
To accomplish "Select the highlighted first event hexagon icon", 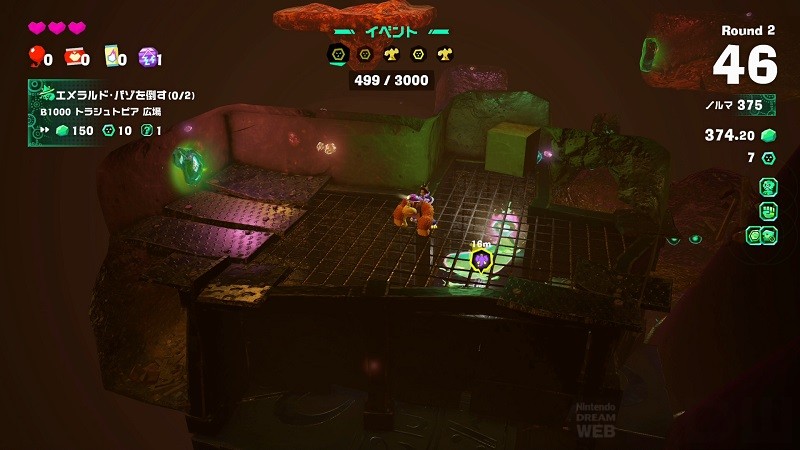I will pyautogui.click(x=336, y=54).
